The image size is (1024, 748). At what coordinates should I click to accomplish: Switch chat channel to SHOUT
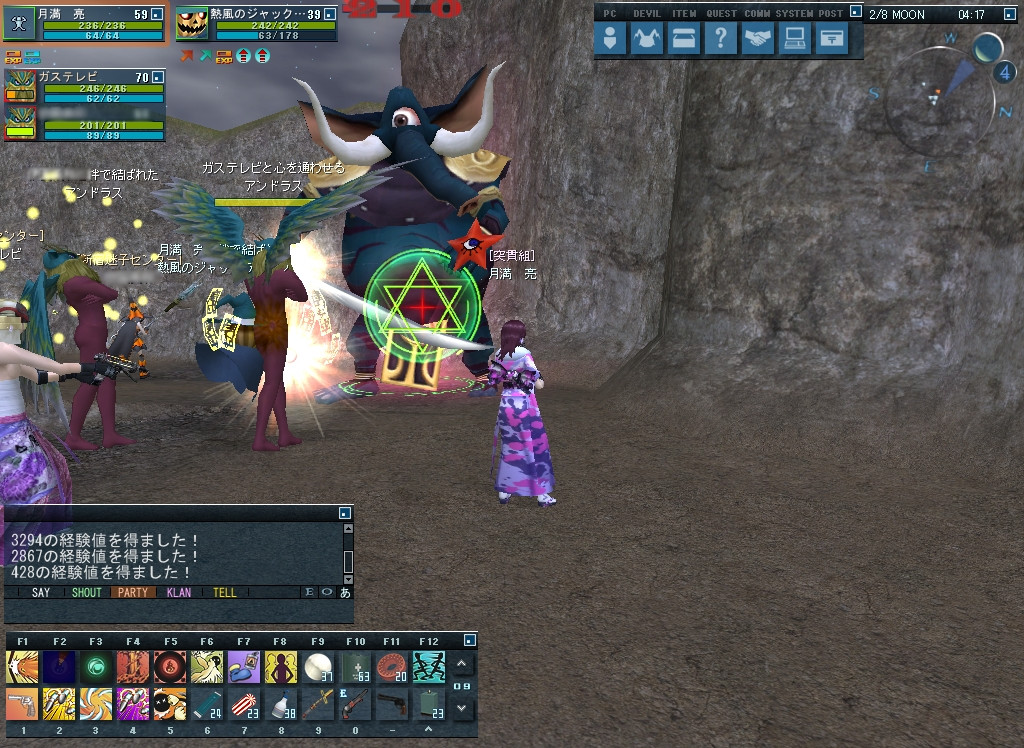coord(87,592)
